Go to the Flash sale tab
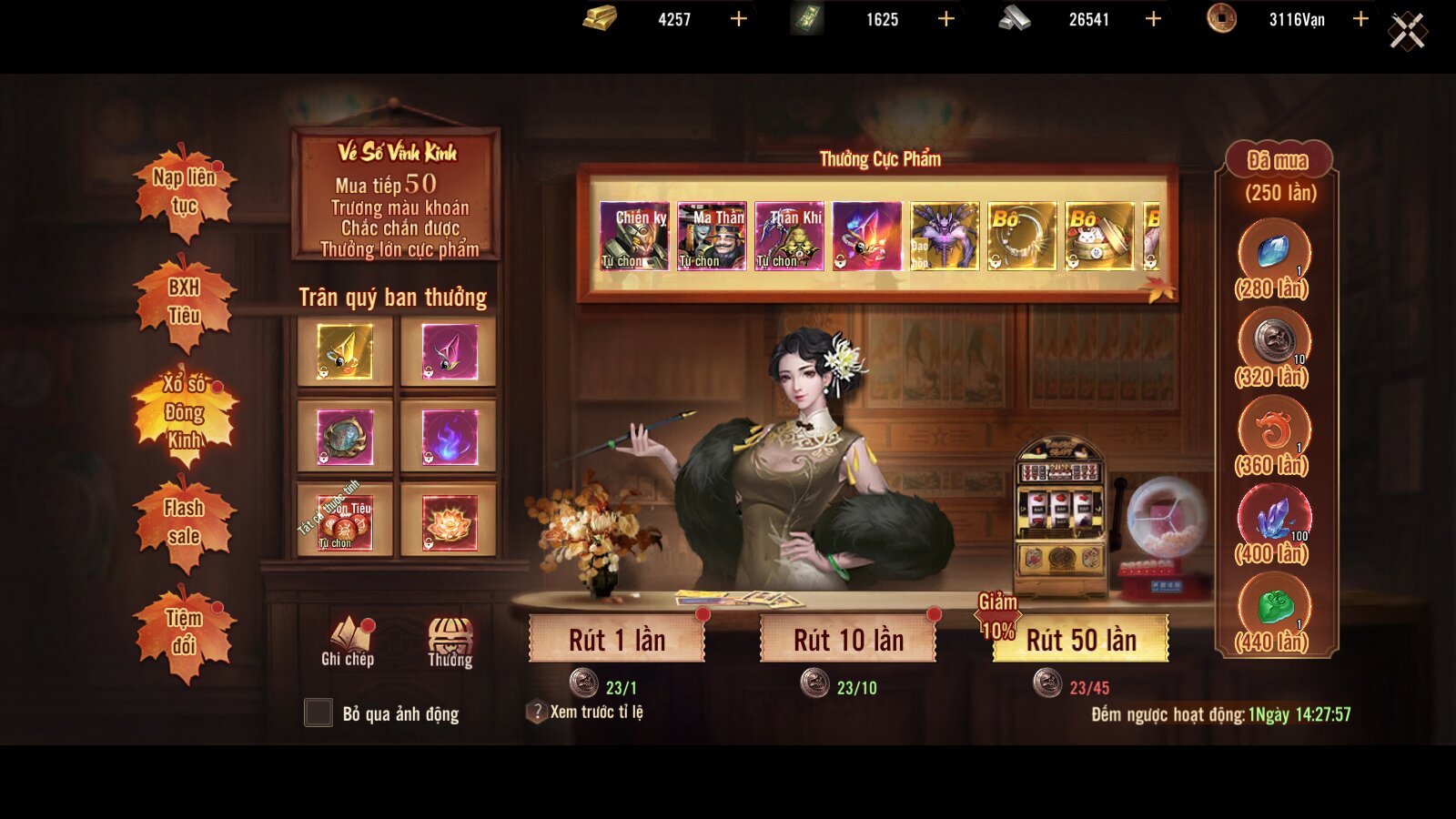The width and height of the screenshot is (1456, 819). tap(185, 522)
